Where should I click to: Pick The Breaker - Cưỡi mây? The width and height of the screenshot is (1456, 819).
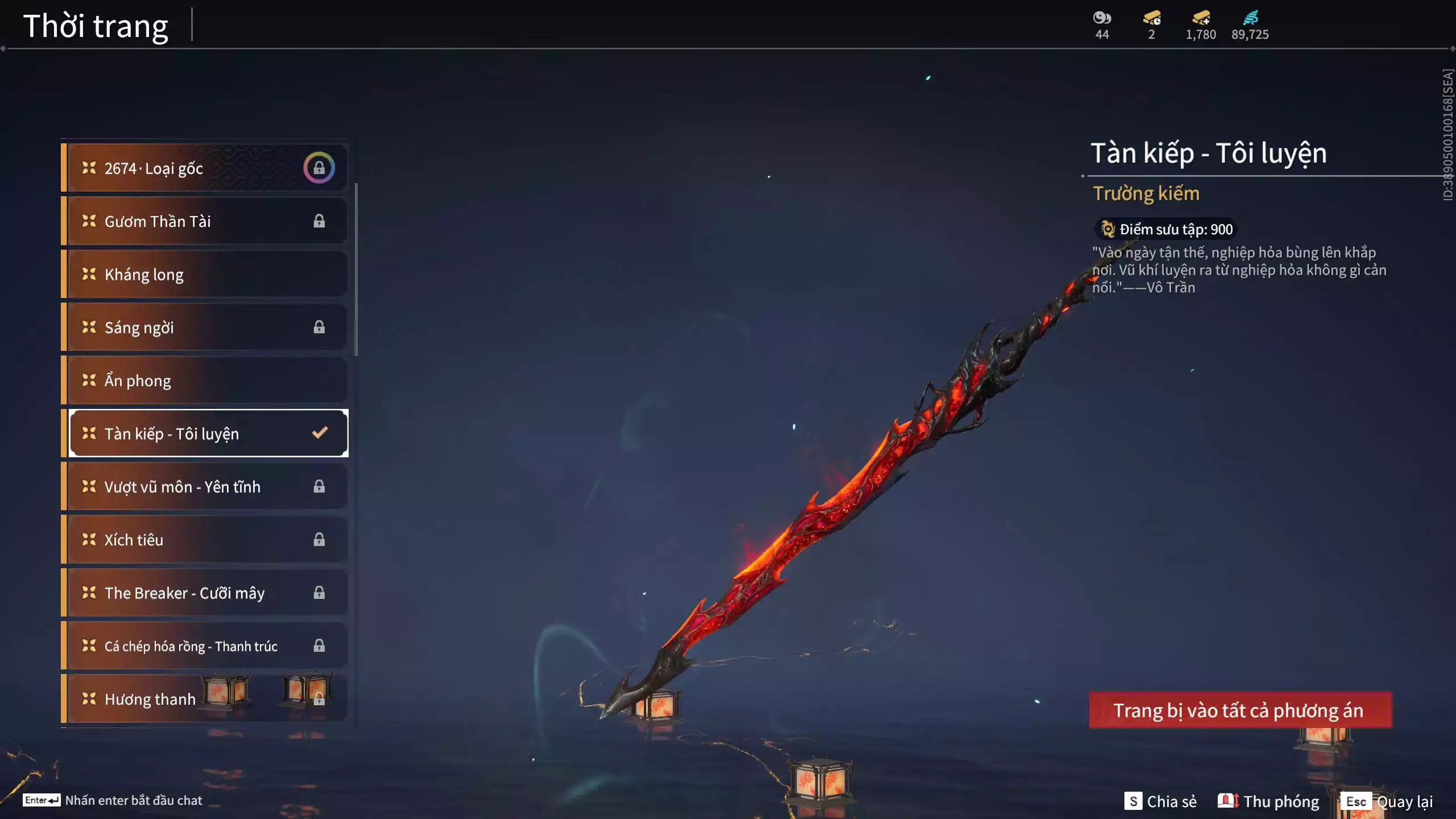pos(205,593)
